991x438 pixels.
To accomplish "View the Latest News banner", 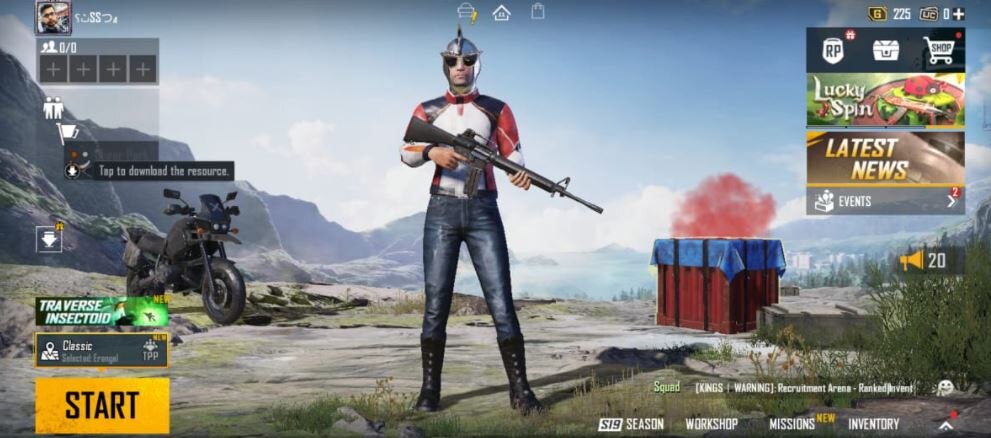I will 885,158.
